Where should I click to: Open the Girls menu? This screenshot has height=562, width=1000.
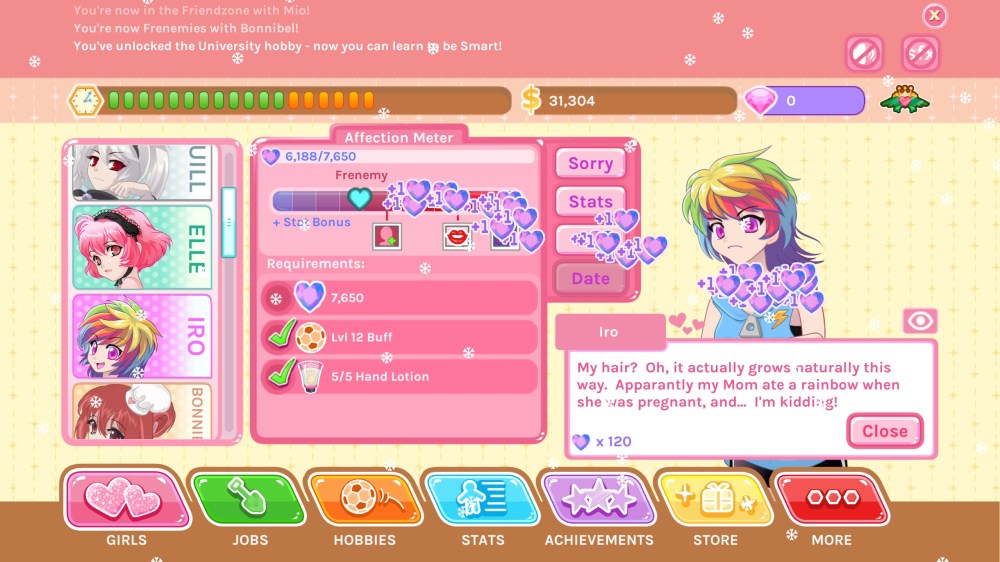click(x=127, y=498)
